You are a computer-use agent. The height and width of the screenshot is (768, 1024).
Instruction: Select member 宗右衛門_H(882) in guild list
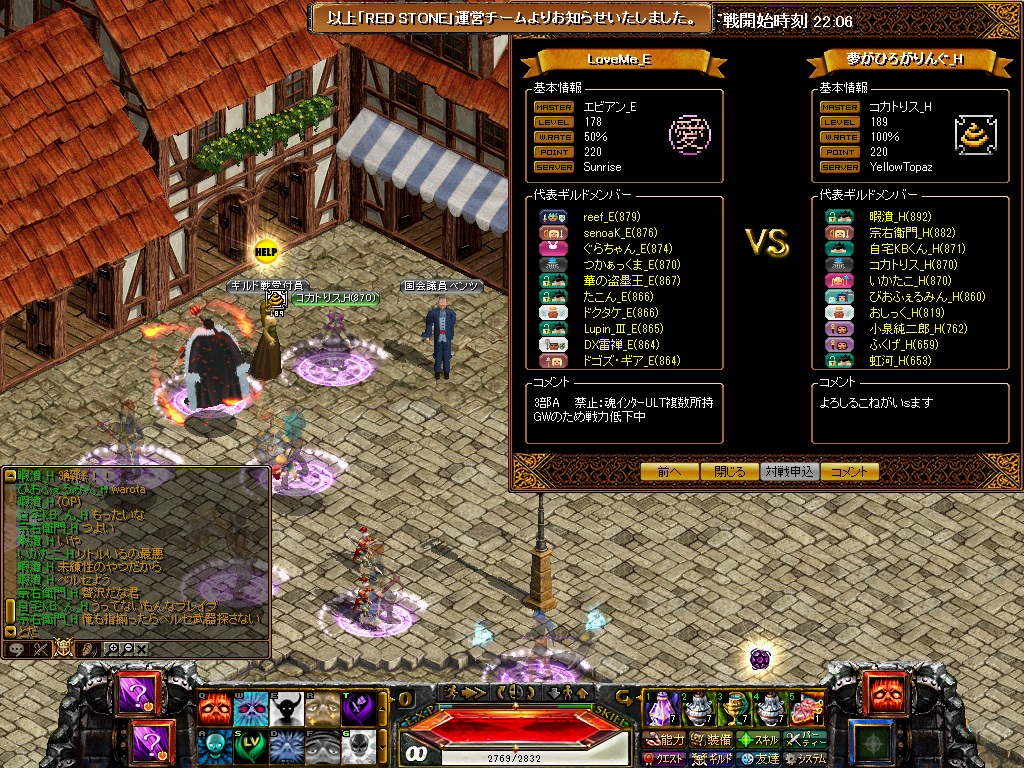click(898, 232)
